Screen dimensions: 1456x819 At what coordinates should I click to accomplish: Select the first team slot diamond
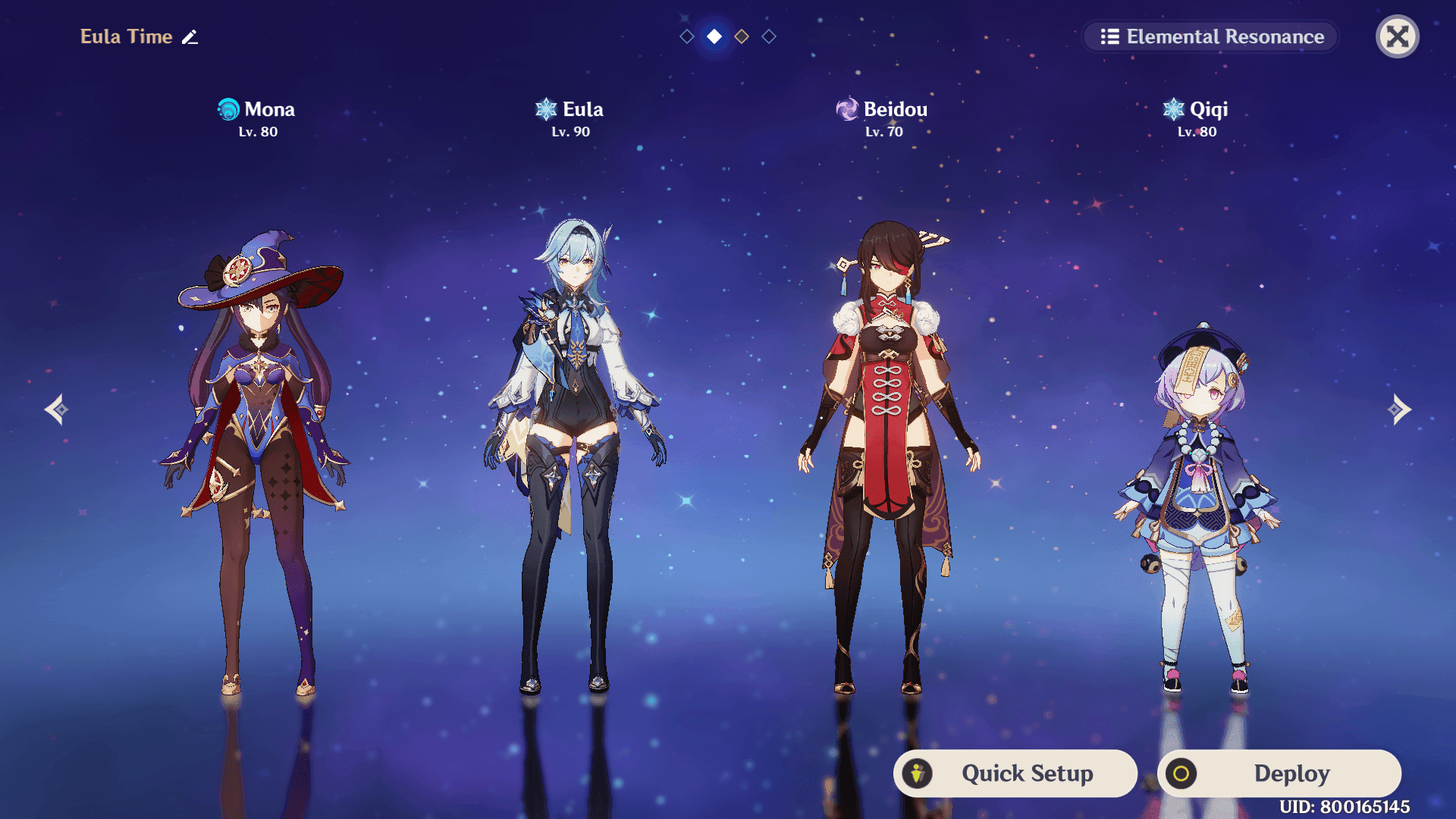point(686,35)
